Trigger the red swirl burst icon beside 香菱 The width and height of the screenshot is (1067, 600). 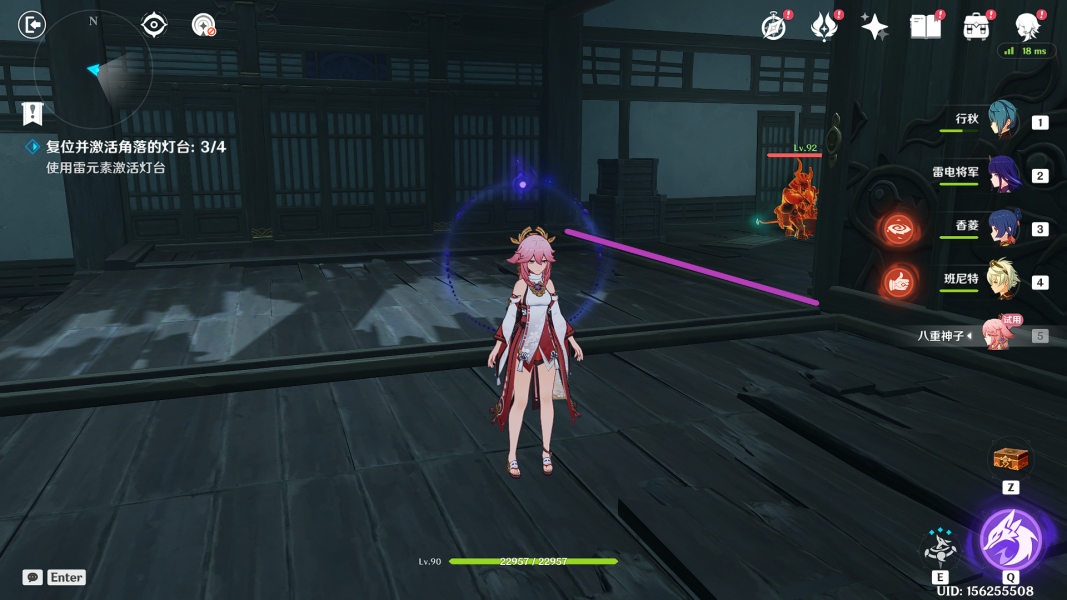(898, 230)
